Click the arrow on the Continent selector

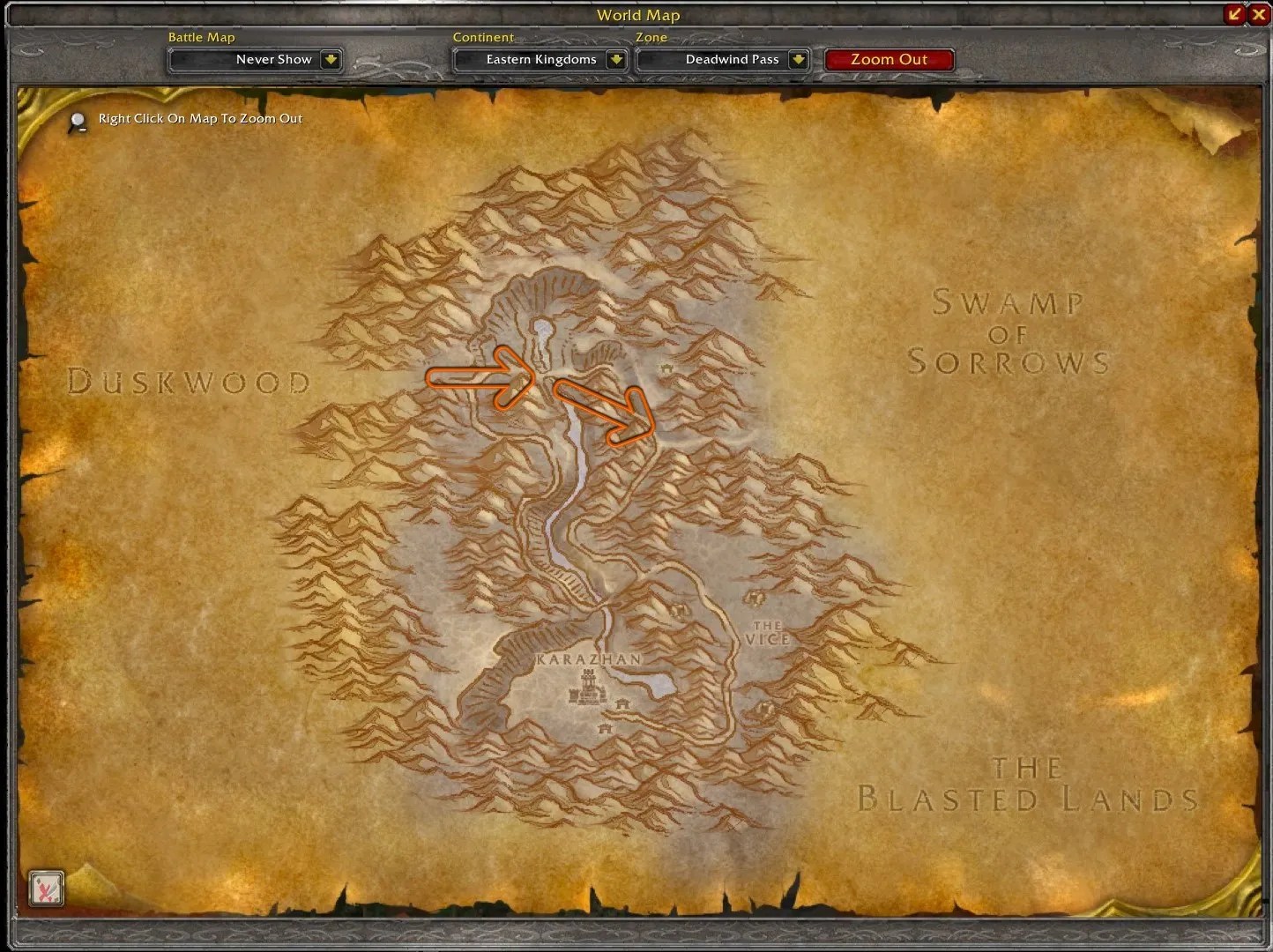tap(616, 59)
